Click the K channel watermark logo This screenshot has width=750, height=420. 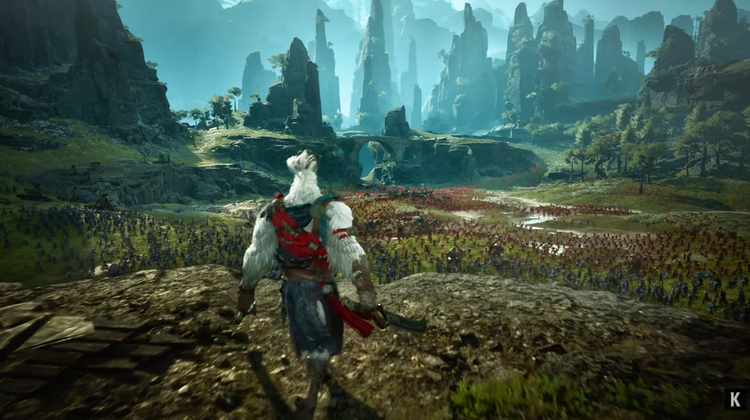[734, 399]
